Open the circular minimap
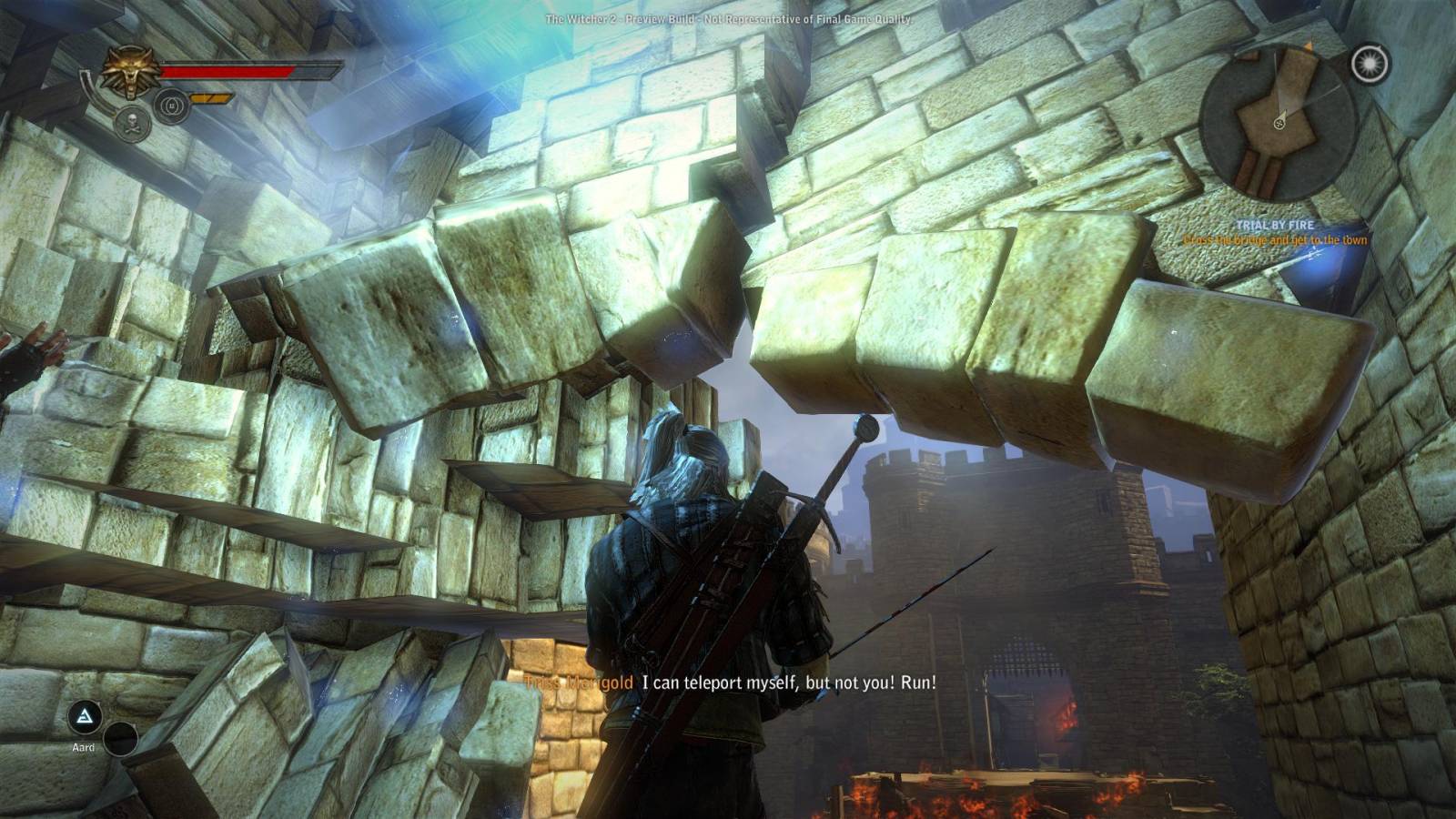This screenshot has height=819, width=1456. 1279,122
